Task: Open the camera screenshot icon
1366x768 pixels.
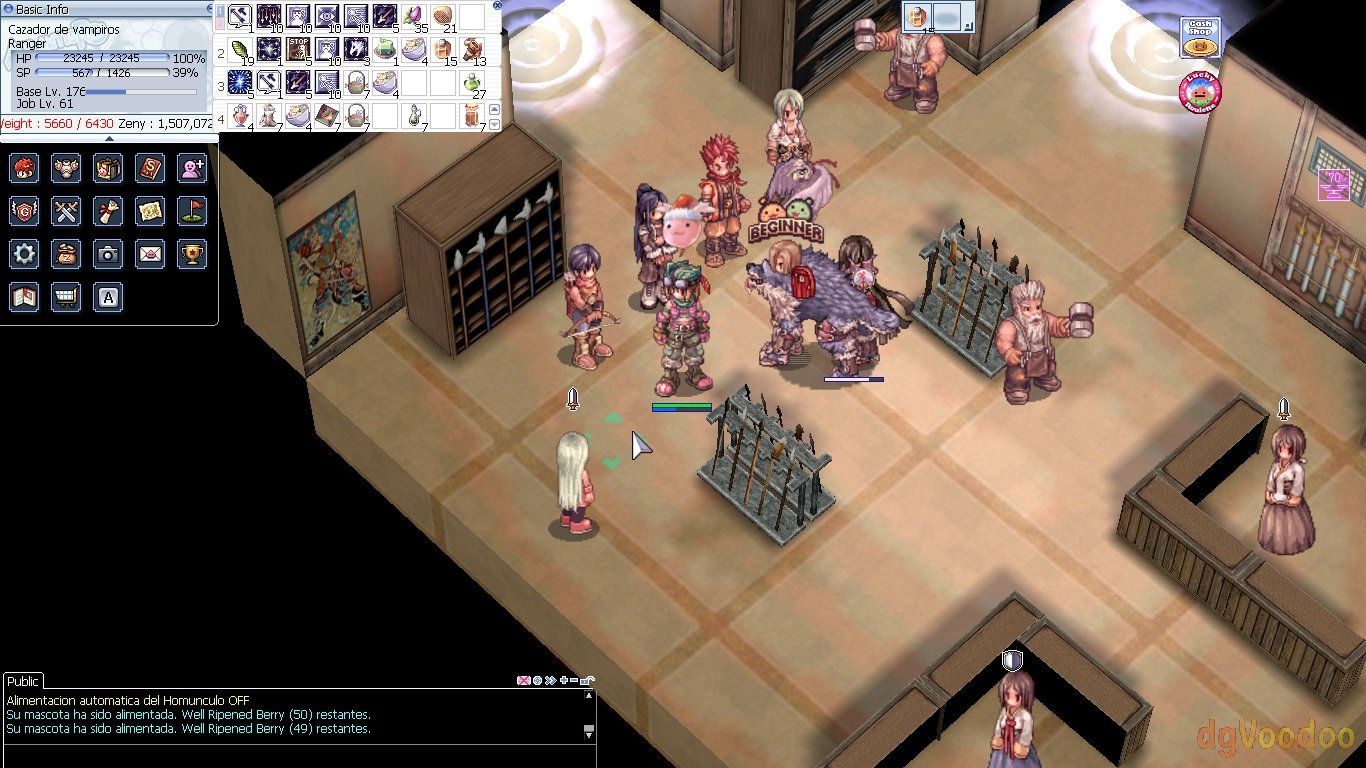Action: pos(108,254)
